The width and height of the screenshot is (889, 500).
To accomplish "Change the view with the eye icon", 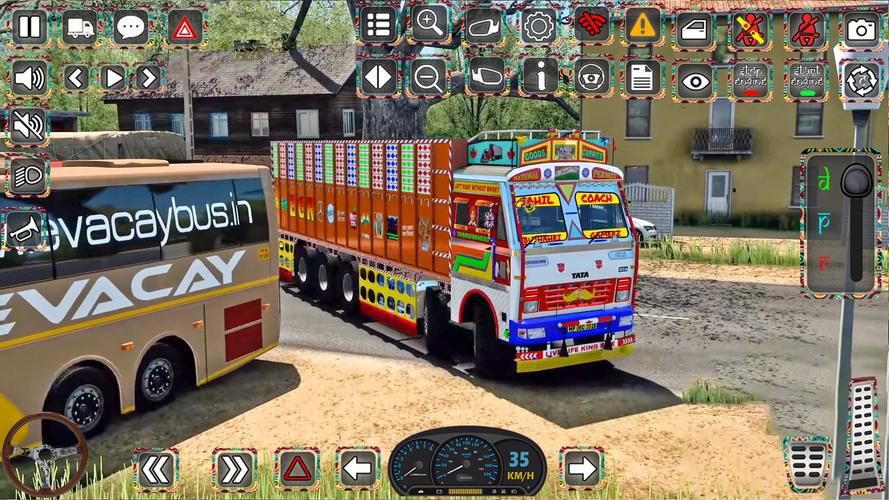I will pyautogui.click(x=695, y=81).
